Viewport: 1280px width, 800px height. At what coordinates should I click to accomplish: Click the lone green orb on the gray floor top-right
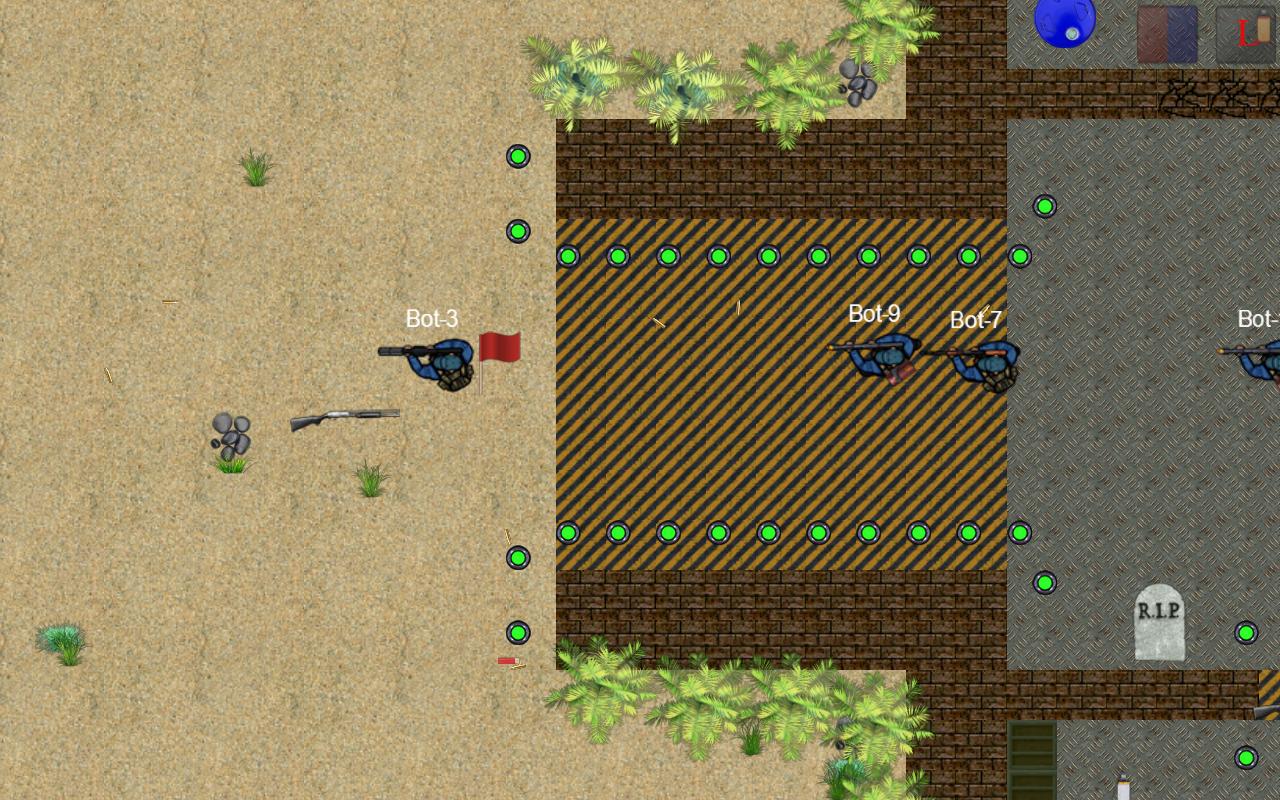(x=1044, y=206)
